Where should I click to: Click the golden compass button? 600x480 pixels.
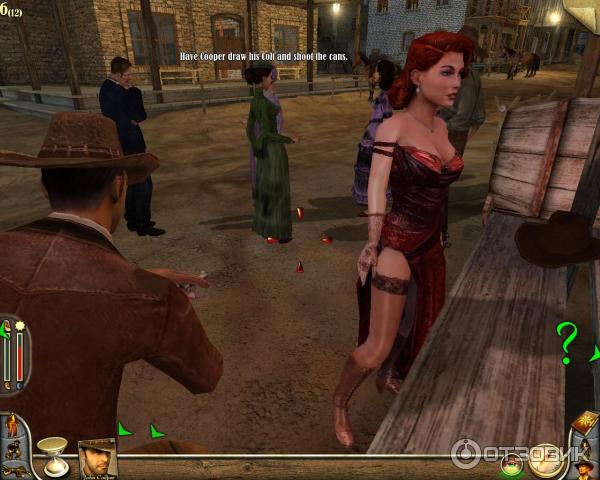point(544,460)
